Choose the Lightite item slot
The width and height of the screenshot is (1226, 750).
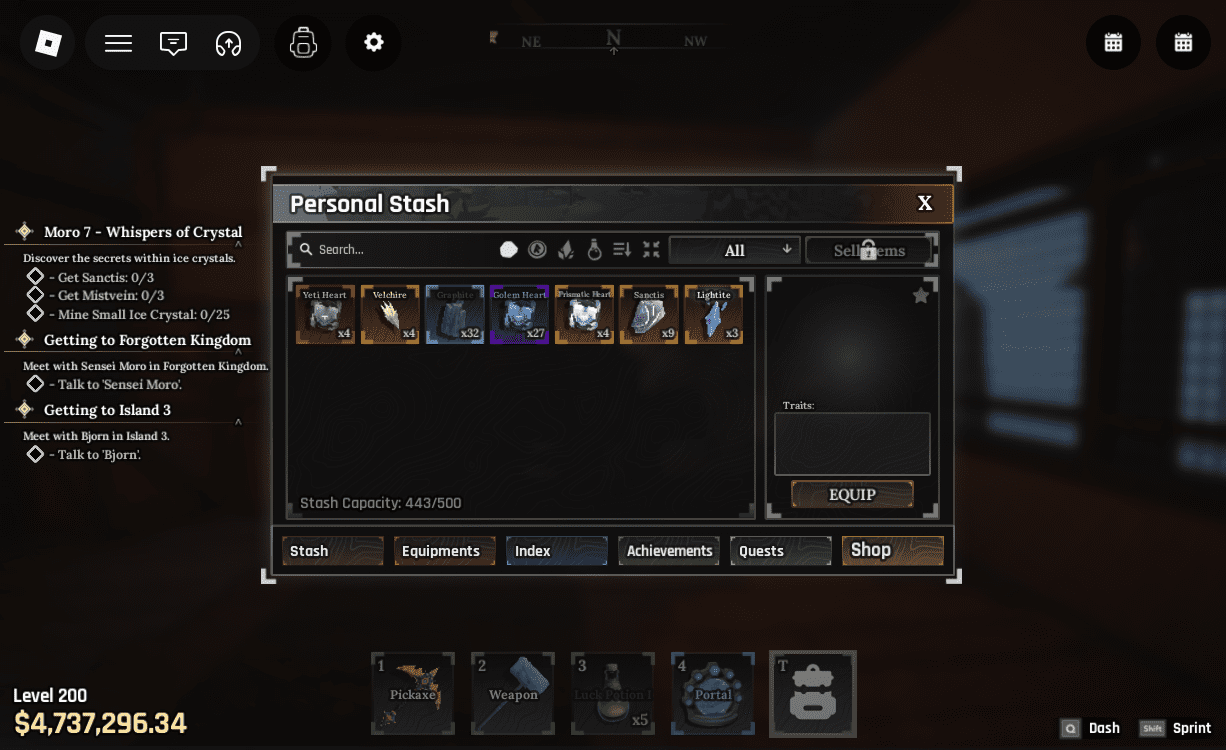714,315
